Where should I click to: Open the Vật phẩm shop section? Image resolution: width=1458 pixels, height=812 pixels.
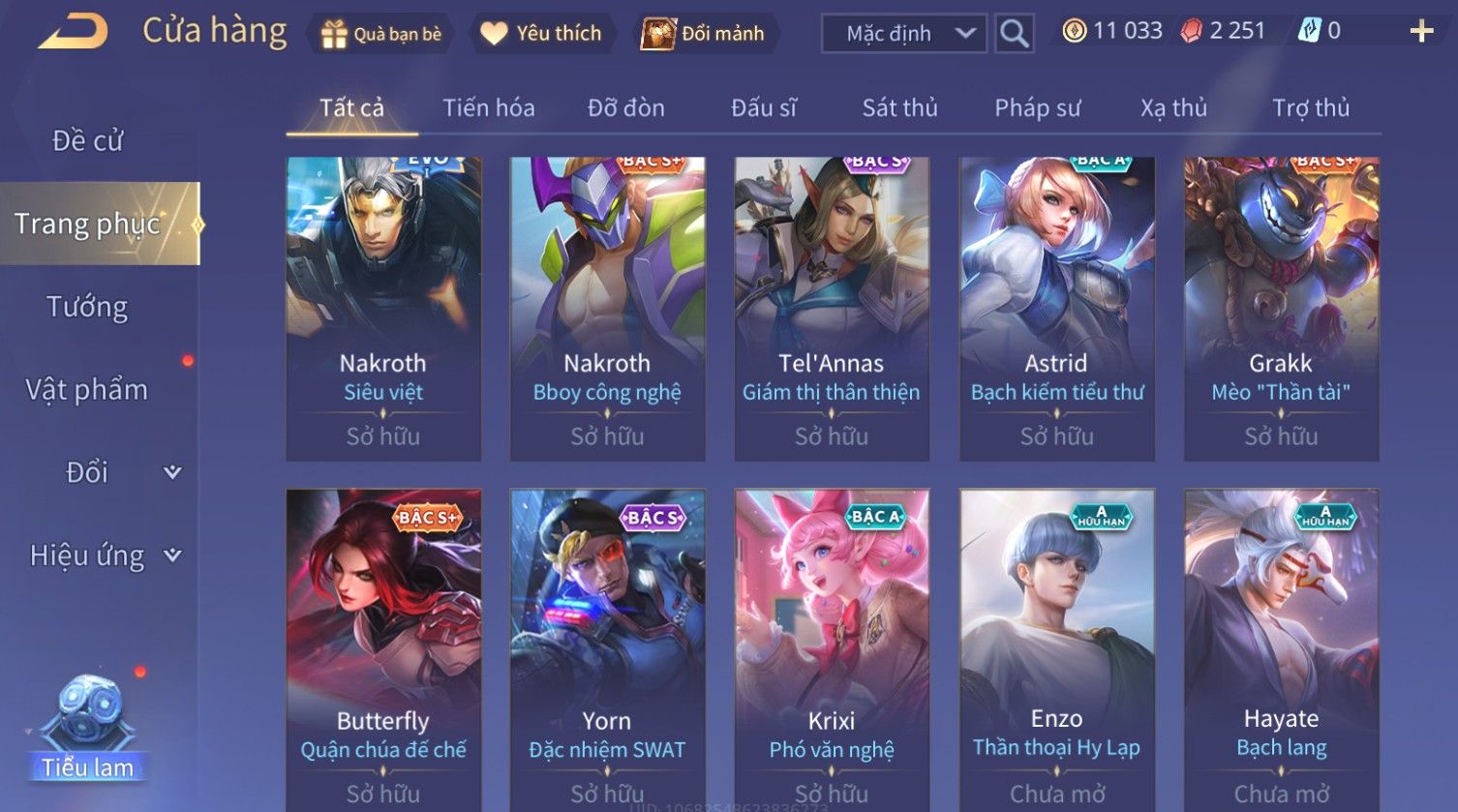[x=87, y=390]
